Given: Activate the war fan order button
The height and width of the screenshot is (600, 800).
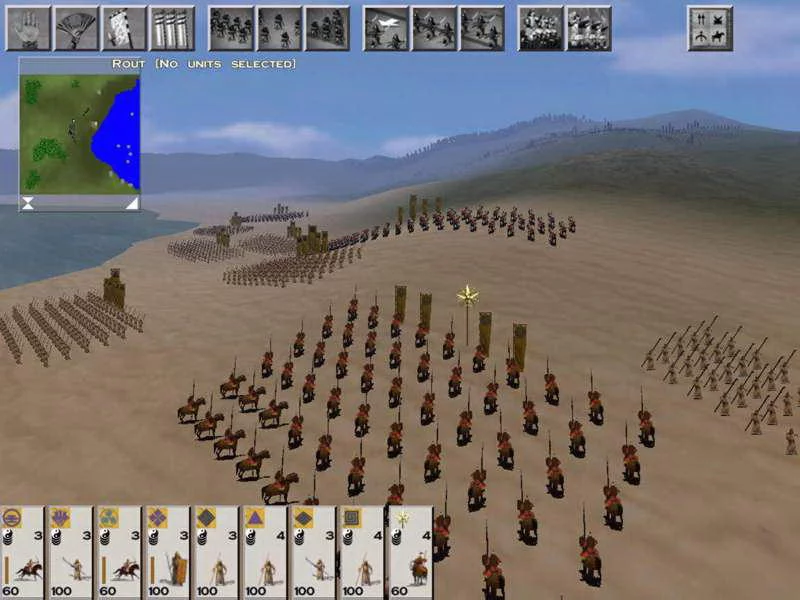Looking at the screenshot, I should click(x=76, y=28).
